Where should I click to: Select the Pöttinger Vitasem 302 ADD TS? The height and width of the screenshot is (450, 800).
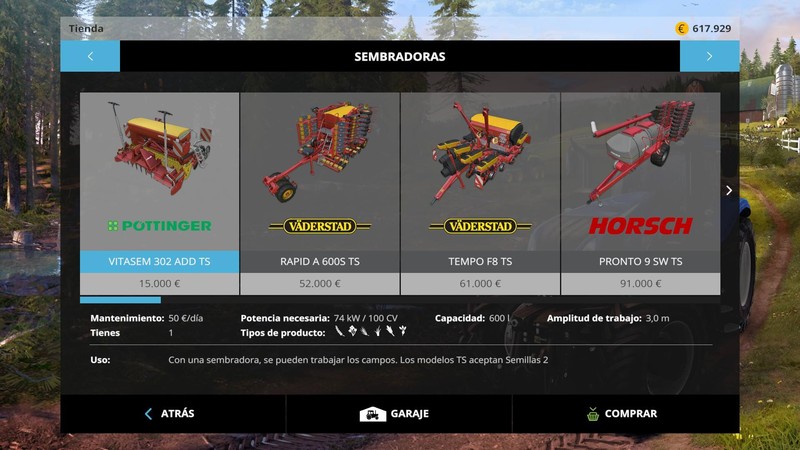(160, 185)
